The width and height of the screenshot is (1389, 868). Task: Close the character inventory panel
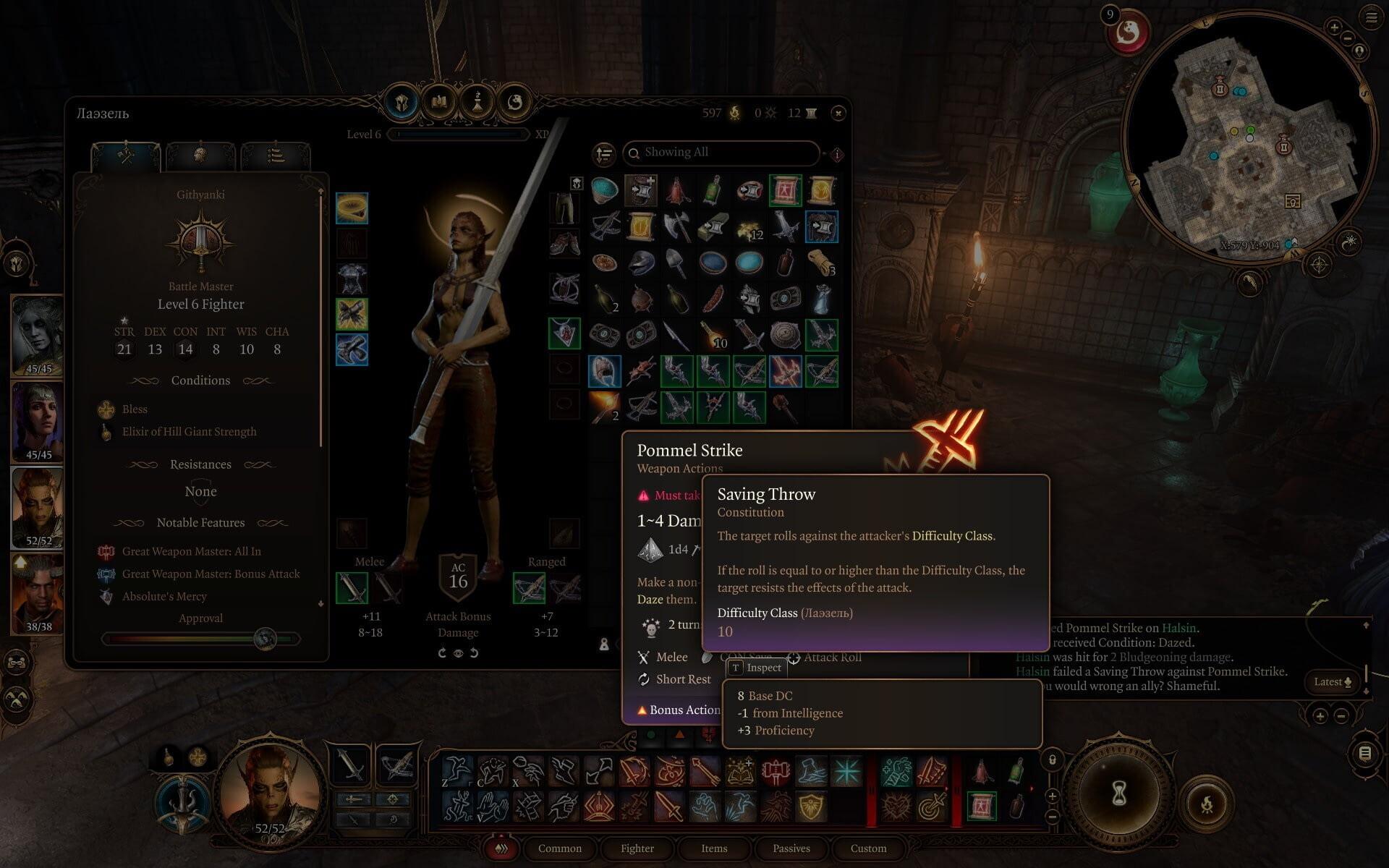[838, 113]
